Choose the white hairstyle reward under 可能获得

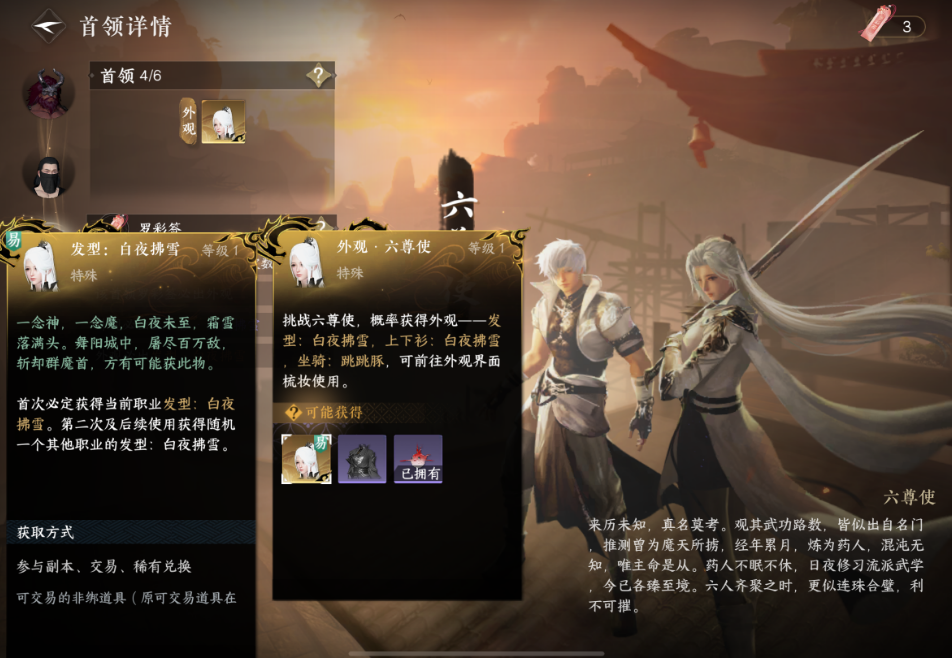click(306, 459)
